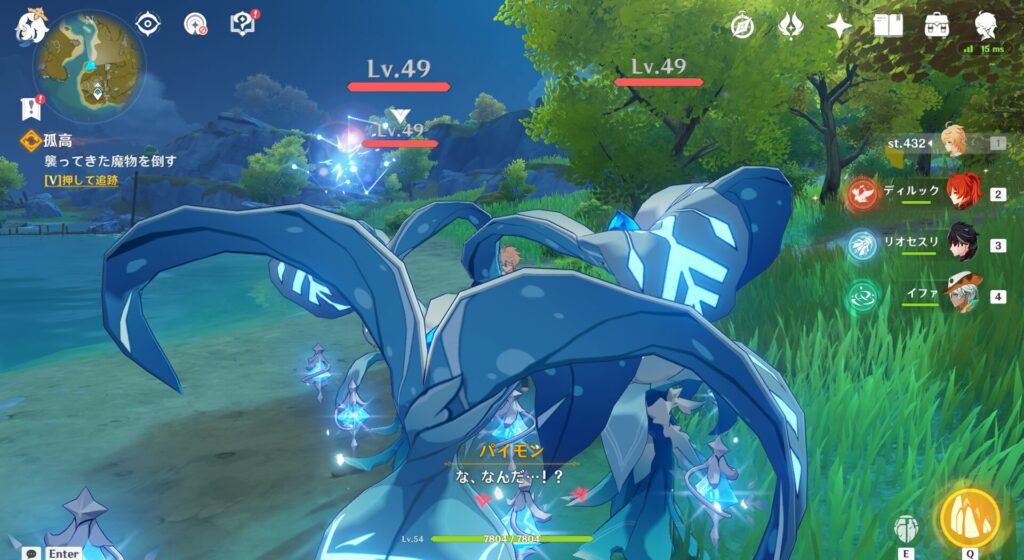Switch to party member ディルック
The height and width of the screenshot is (560, 1024).
(962, 192)
